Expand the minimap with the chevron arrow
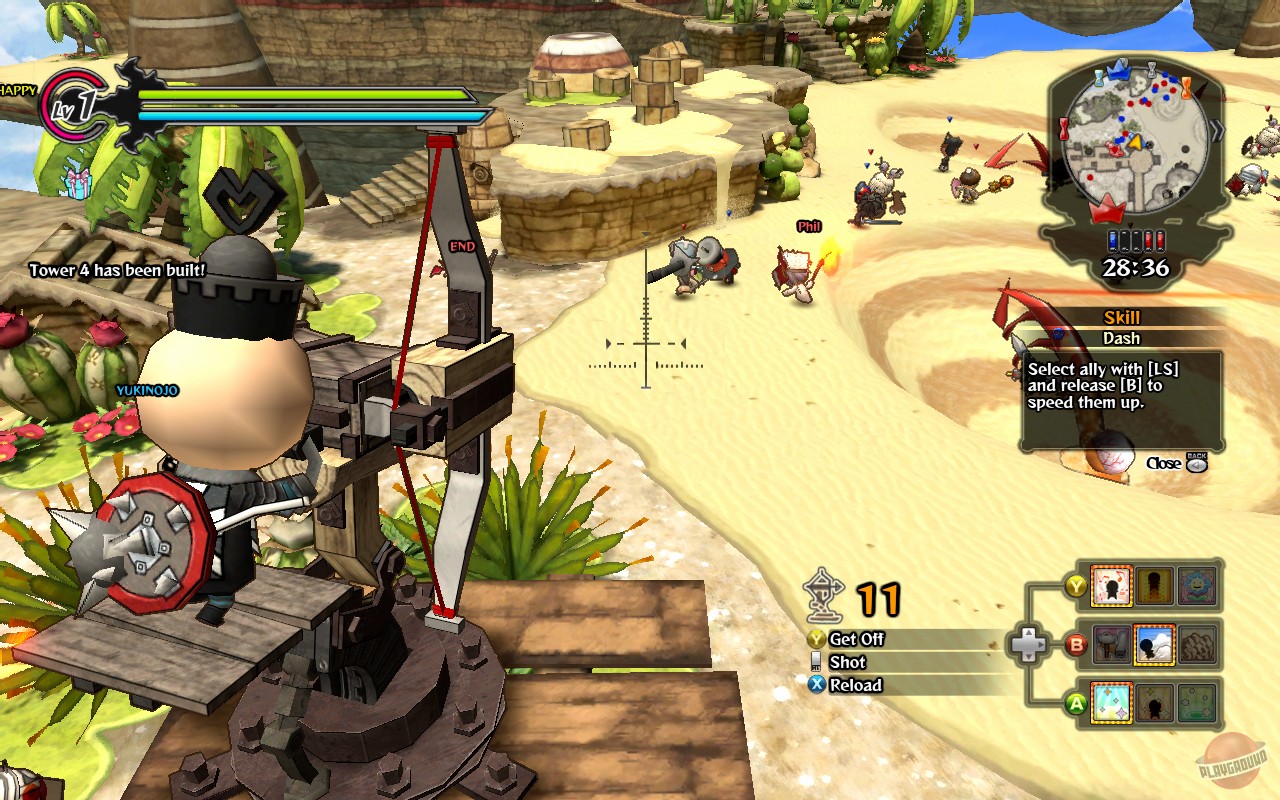Viewport: 1280px width, 800px height. coord(1216,128)
